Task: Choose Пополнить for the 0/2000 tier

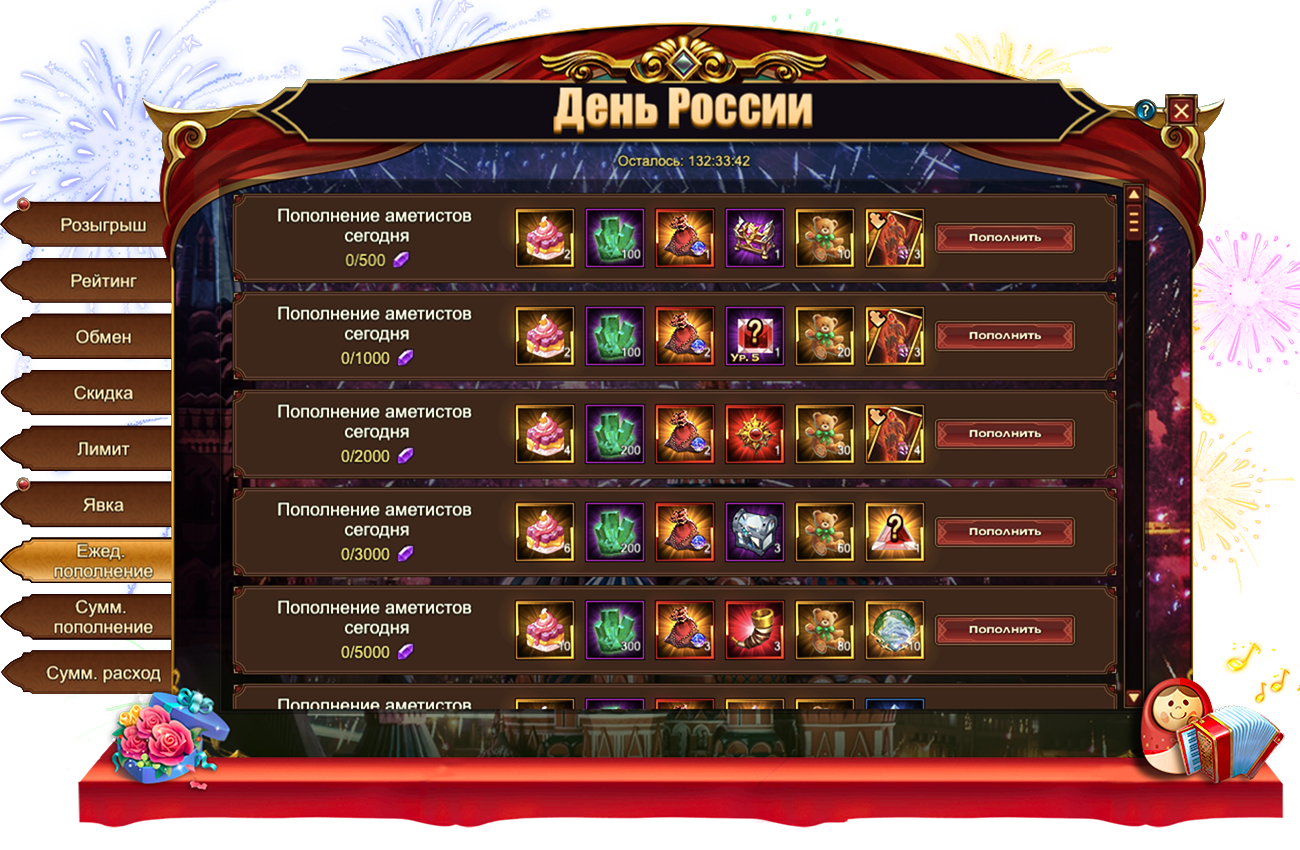Action: pyautogui.click(x=1004, y=434)
